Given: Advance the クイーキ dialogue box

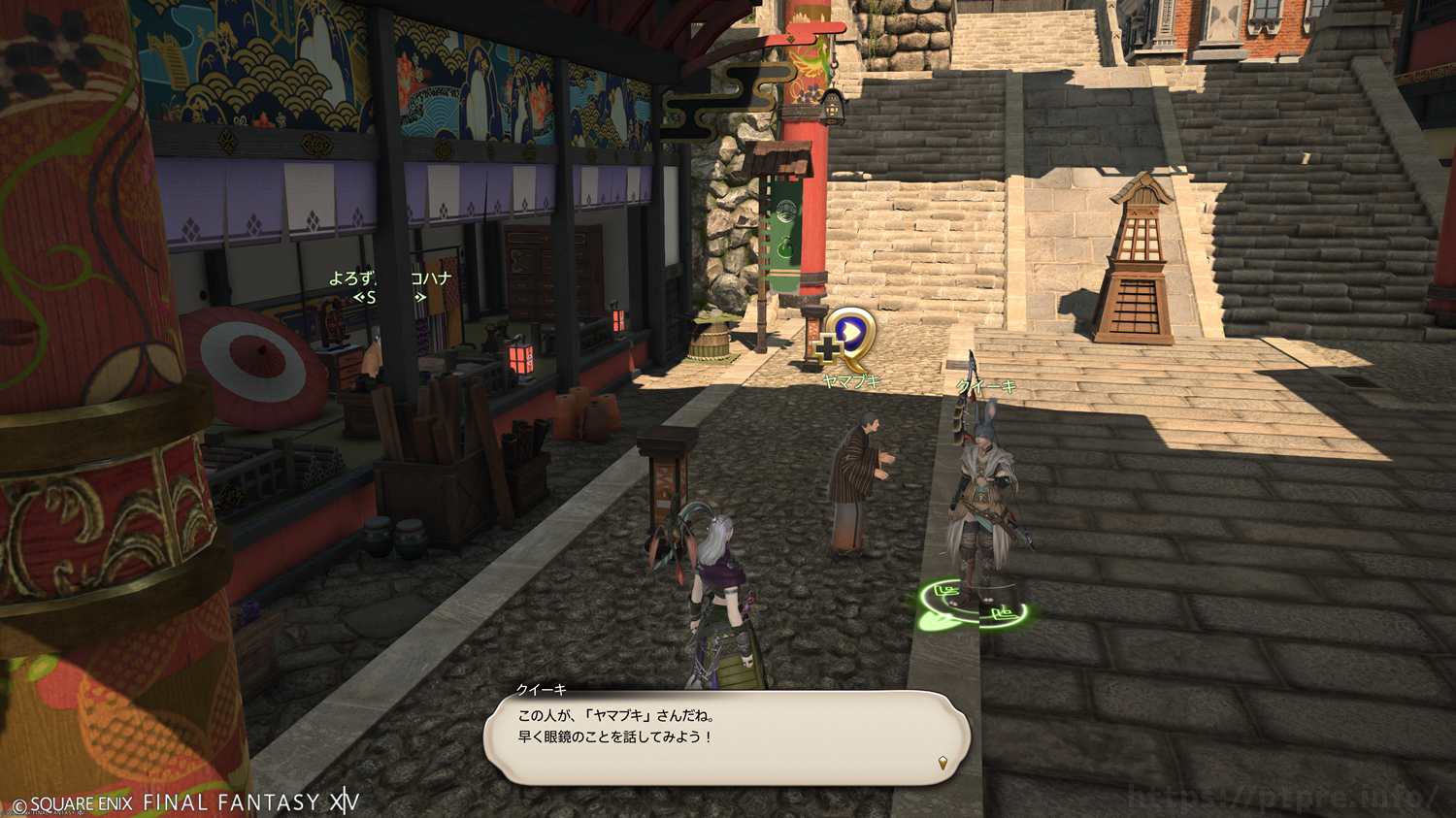Looking at the screenshot, I should [726, 737].
